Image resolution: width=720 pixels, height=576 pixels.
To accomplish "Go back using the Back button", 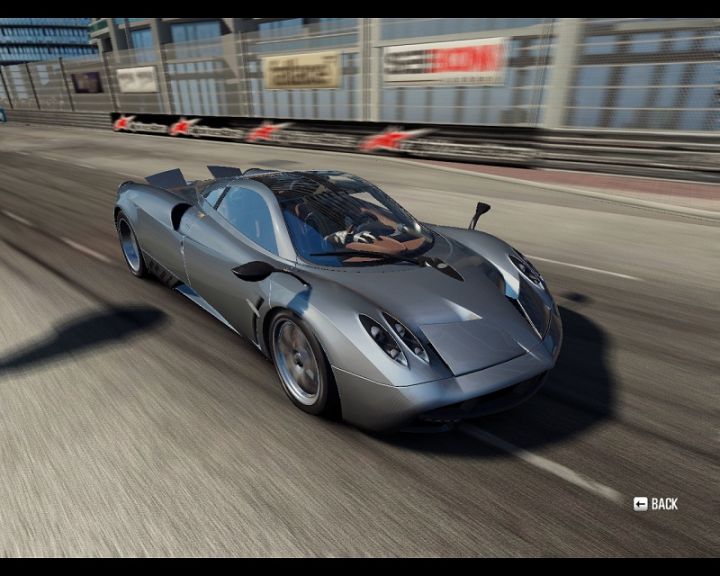I will (x=656, y=504).
